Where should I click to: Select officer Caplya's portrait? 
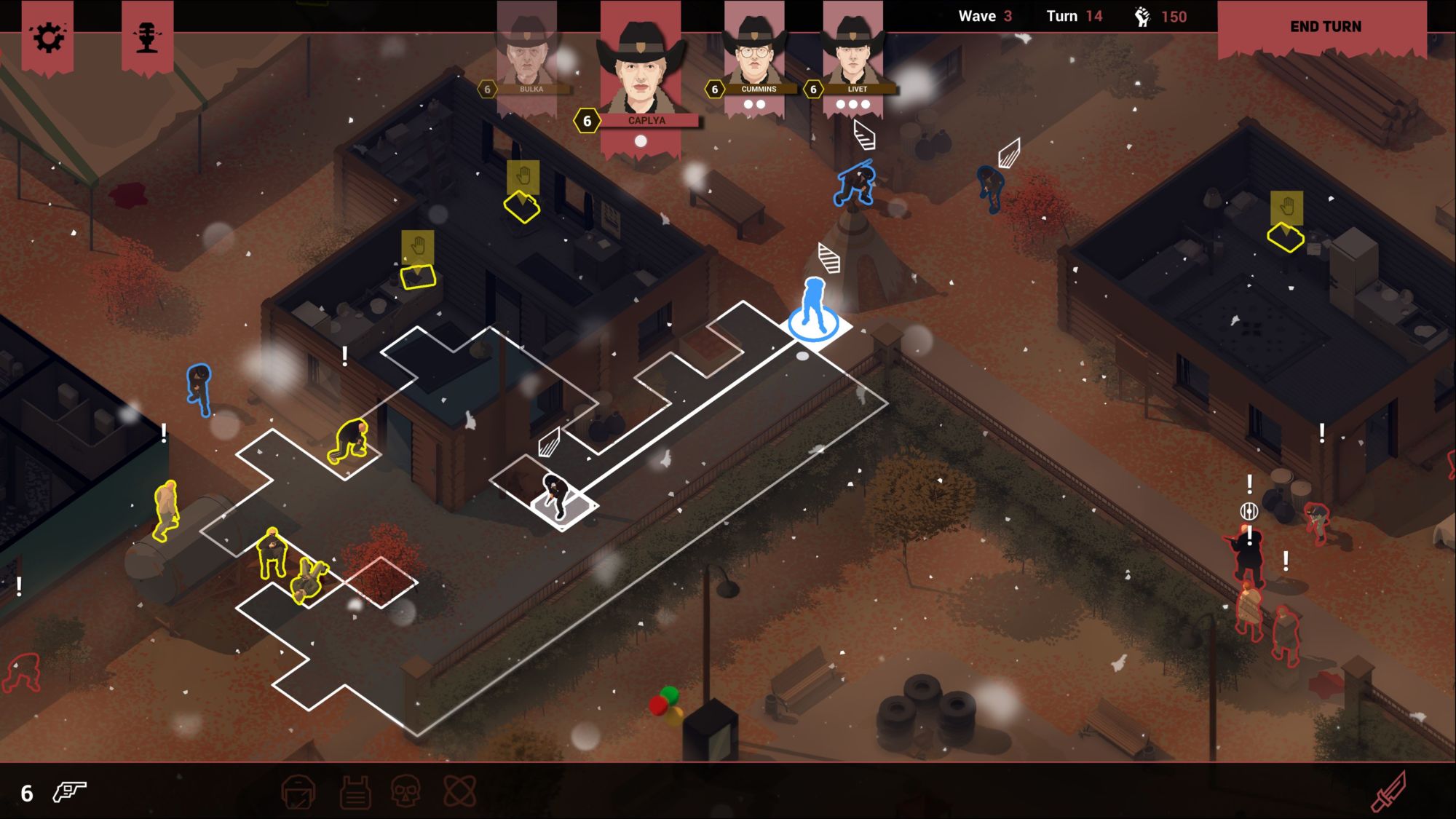click(x=640, y=66)
